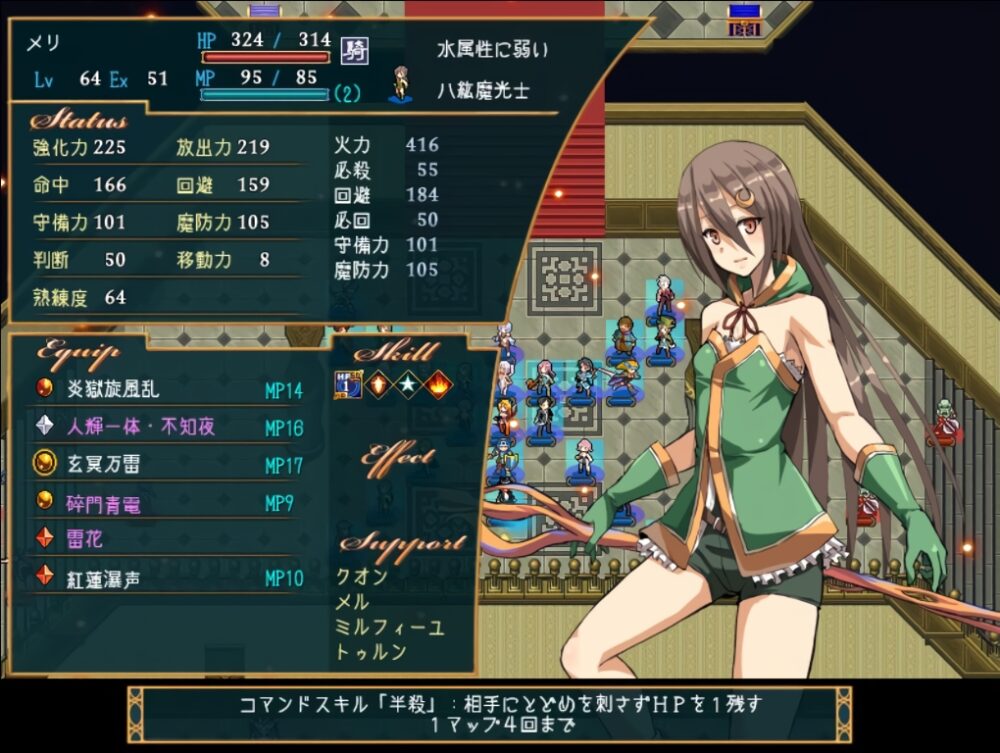1000x753 pixels.
Task: Pick the 砕門青電 equip entry
Action: tap(104, 503)
